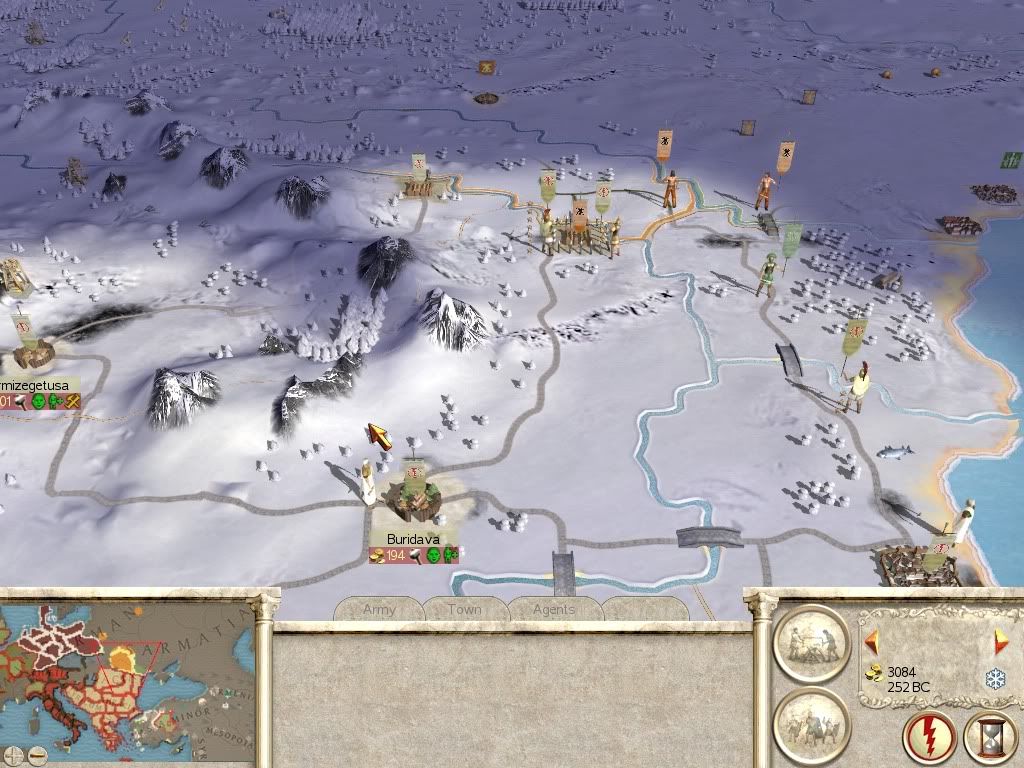Open the Town tab
The width and height of the screenshot is (1024, 768).
coord(464,609)
